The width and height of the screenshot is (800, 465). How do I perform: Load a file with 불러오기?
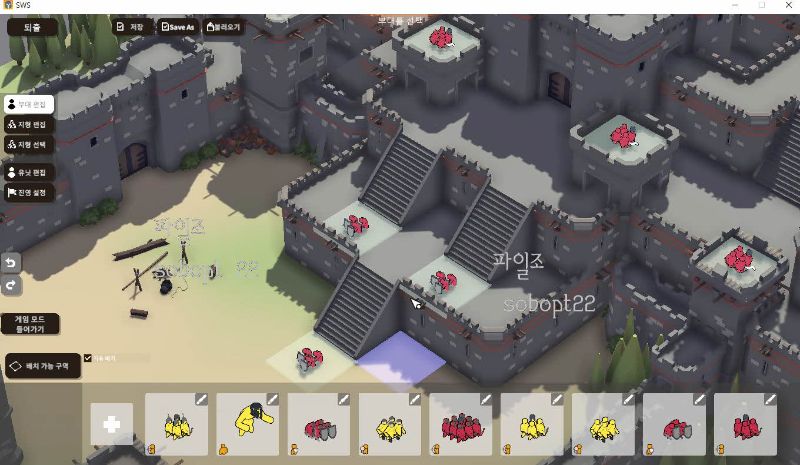pyautogui.click(x=225, y=27)
